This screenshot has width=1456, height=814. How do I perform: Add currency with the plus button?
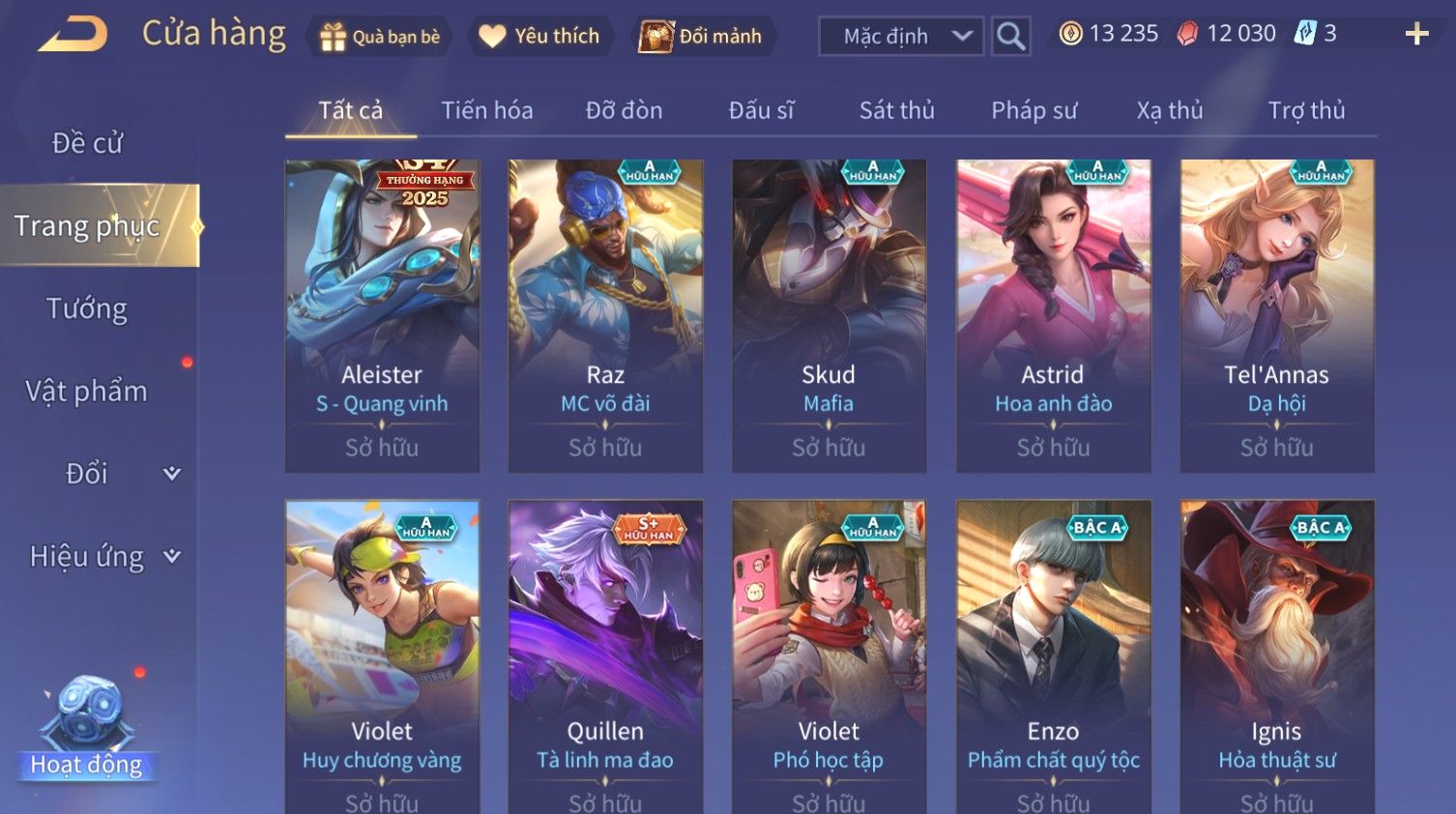[x=1416, y=35]
